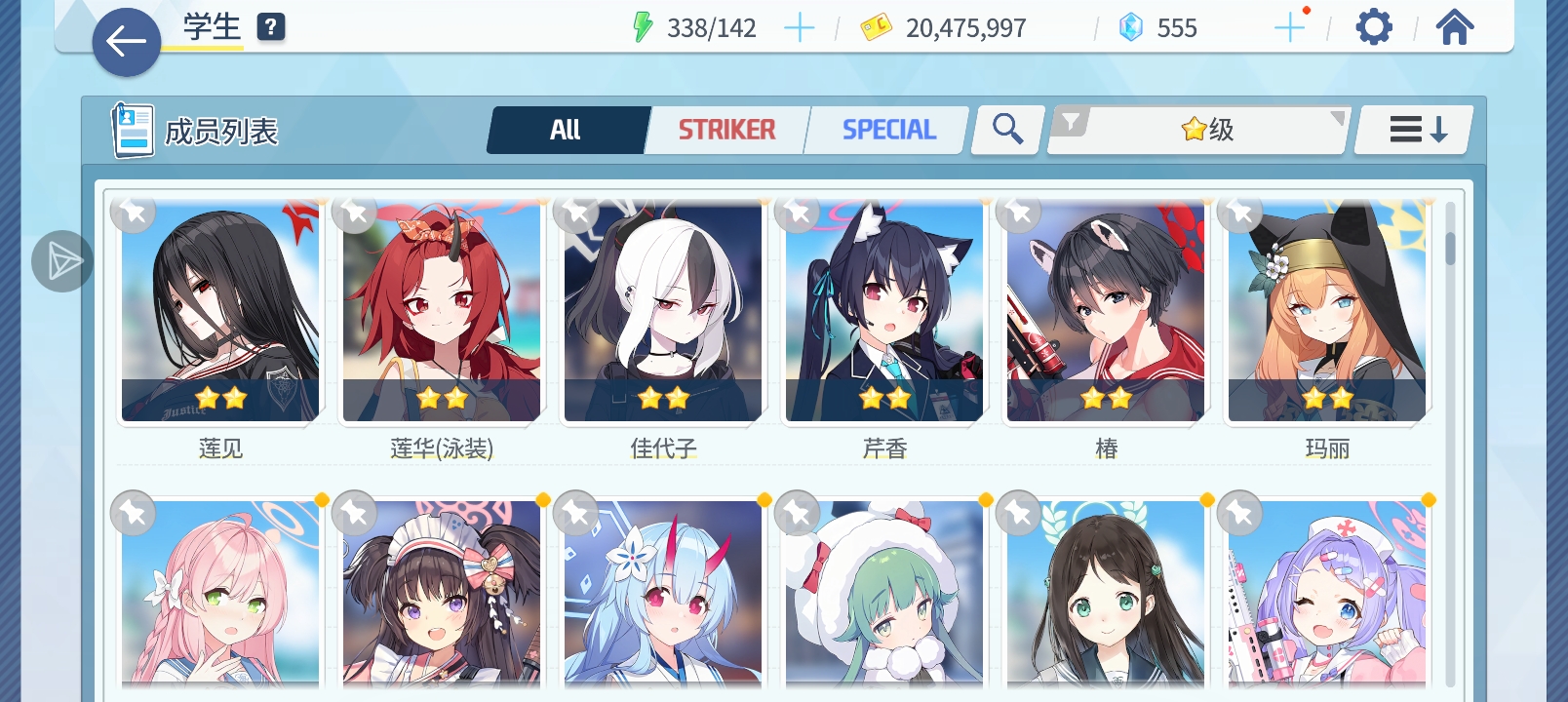Select the 佳代子 character portrait
Screen dimensions: 1568x702
662,312
